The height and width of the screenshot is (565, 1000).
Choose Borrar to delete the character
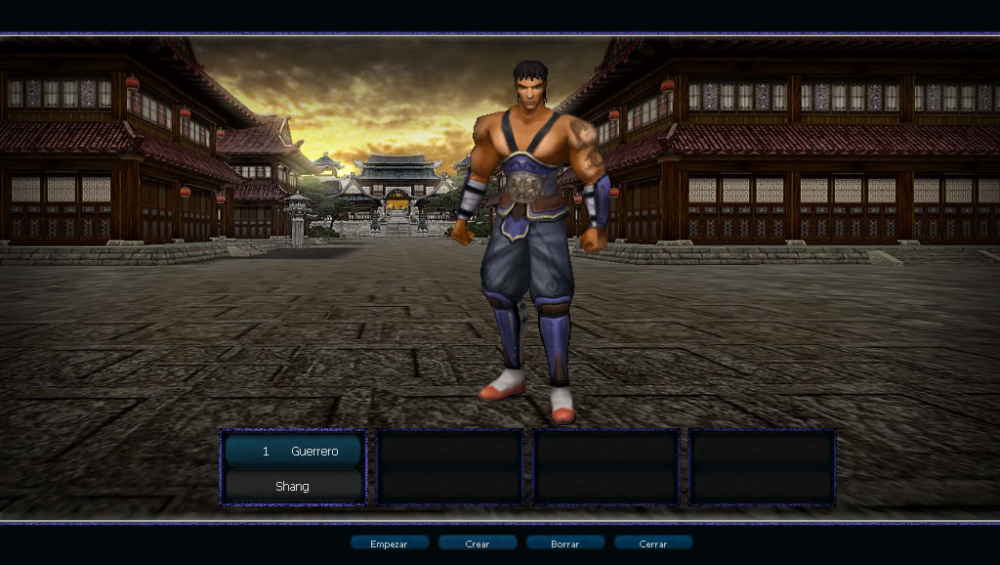(565, 543)
